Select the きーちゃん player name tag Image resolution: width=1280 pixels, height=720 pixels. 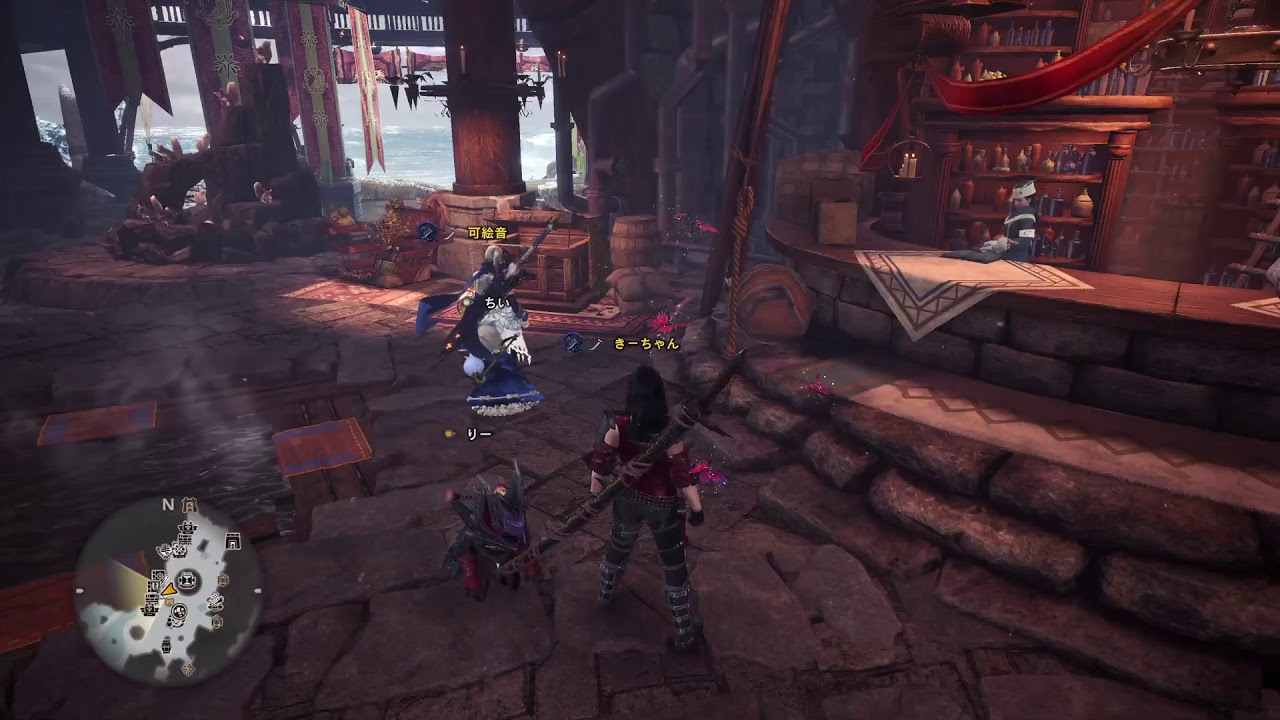coord(646,343)
